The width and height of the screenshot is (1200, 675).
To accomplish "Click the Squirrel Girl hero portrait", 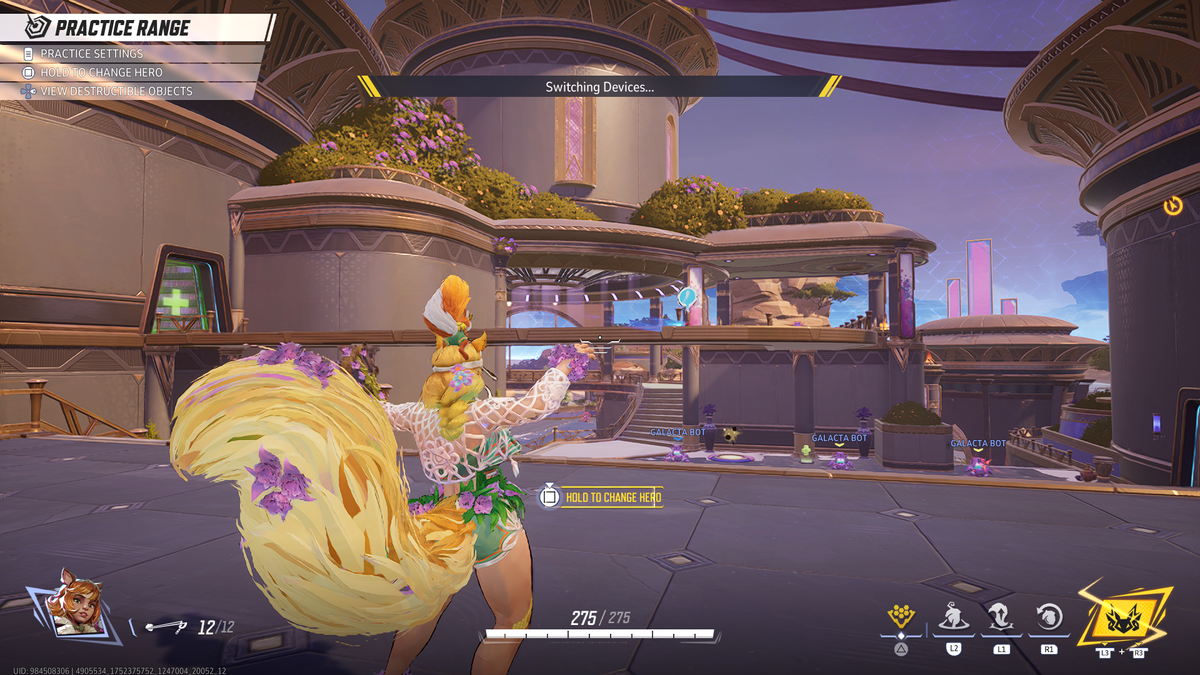I will point(76,603).
